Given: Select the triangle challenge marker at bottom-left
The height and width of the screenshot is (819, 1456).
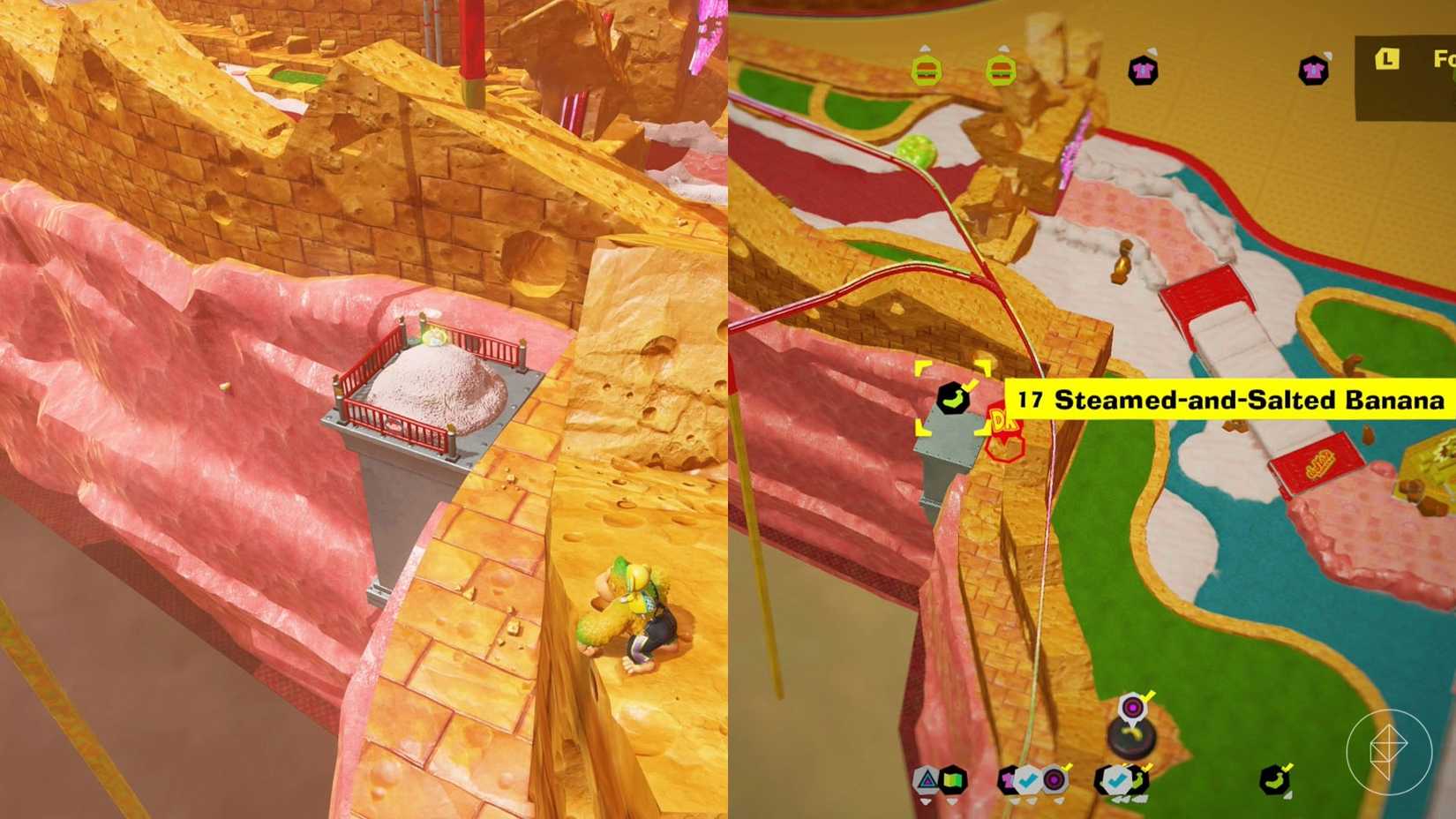Looking at the screenshot, I should pyautogui.click(x=925, y=781).
